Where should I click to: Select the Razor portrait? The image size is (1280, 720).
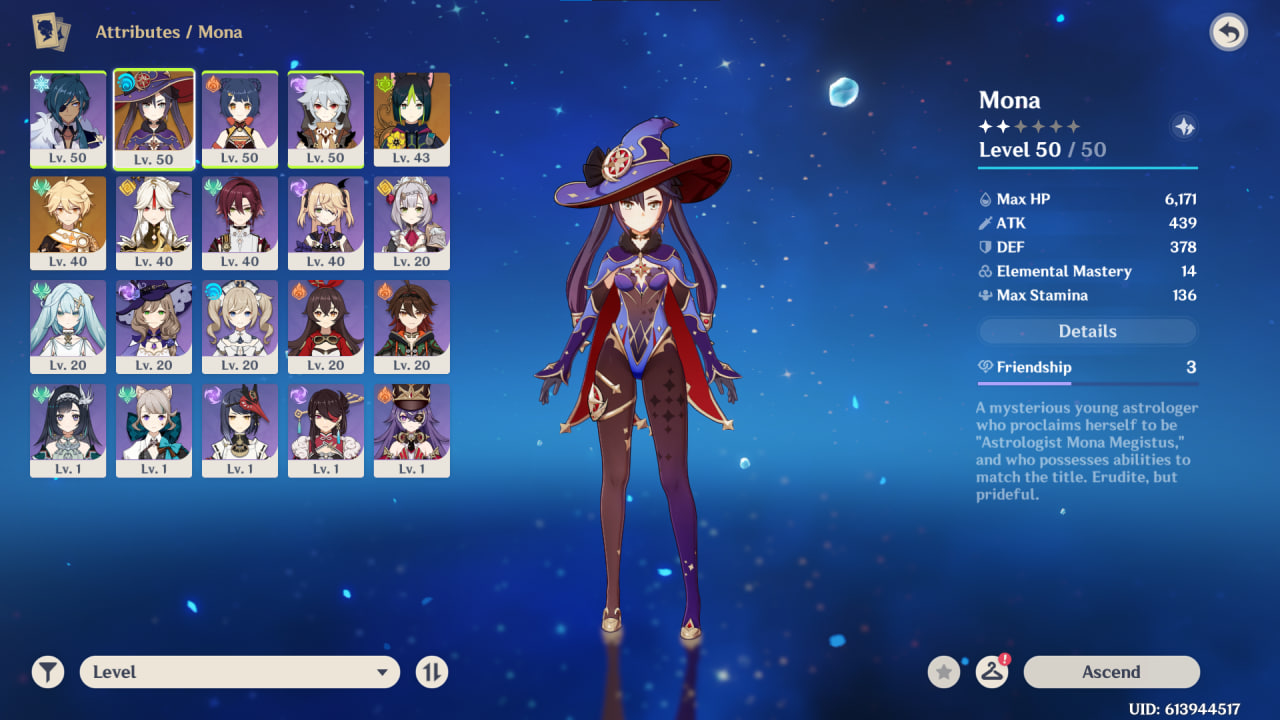point(326,118)
